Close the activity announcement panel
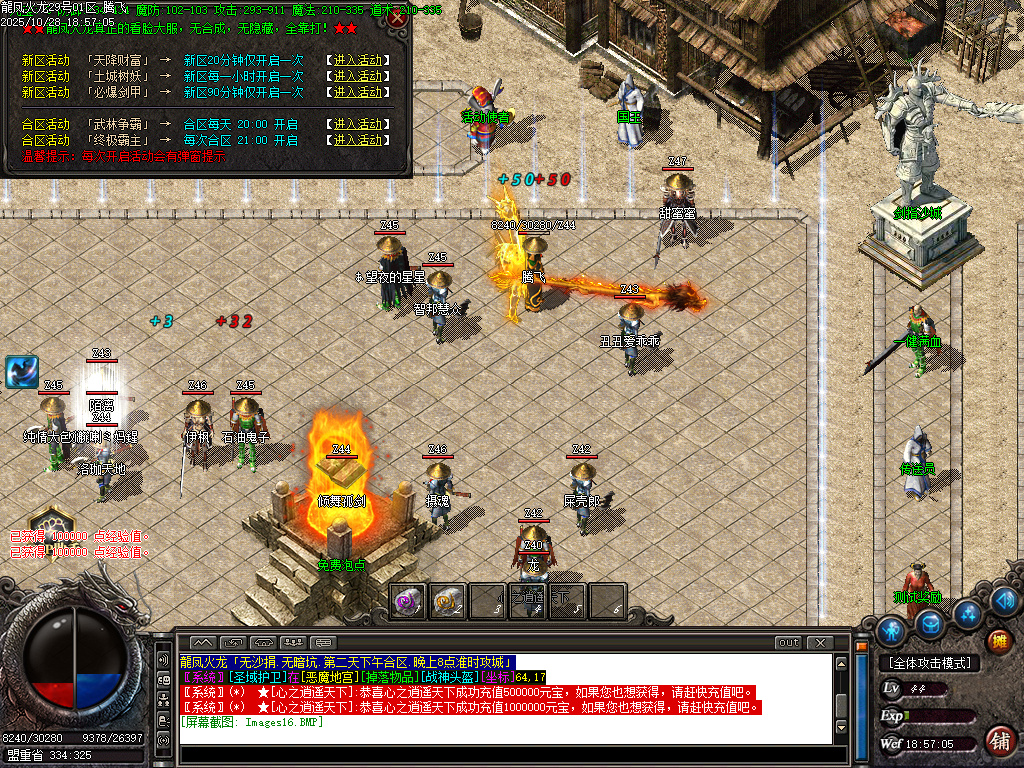This screenshot has width=1024, height=768. [x=398, y=18]
